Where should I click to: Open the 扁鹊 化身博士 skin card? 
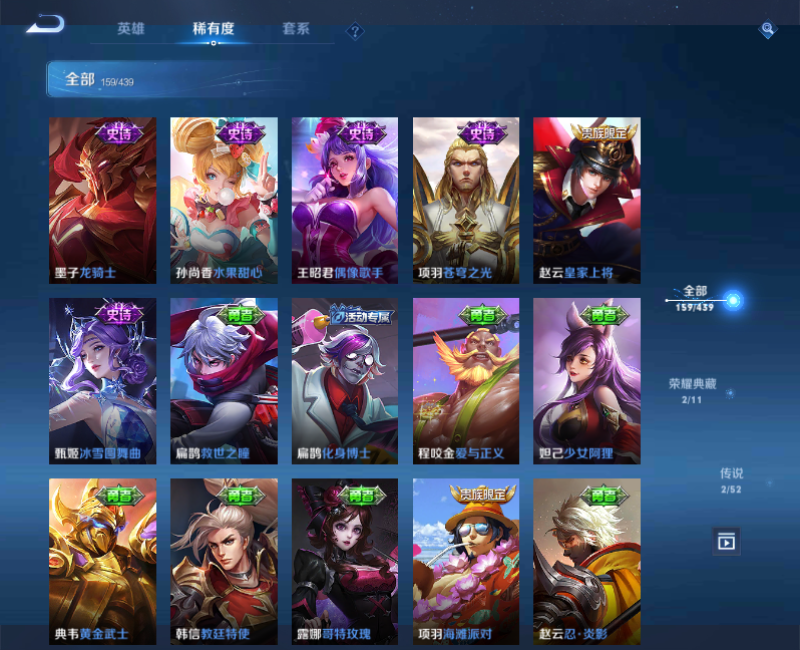345,381
